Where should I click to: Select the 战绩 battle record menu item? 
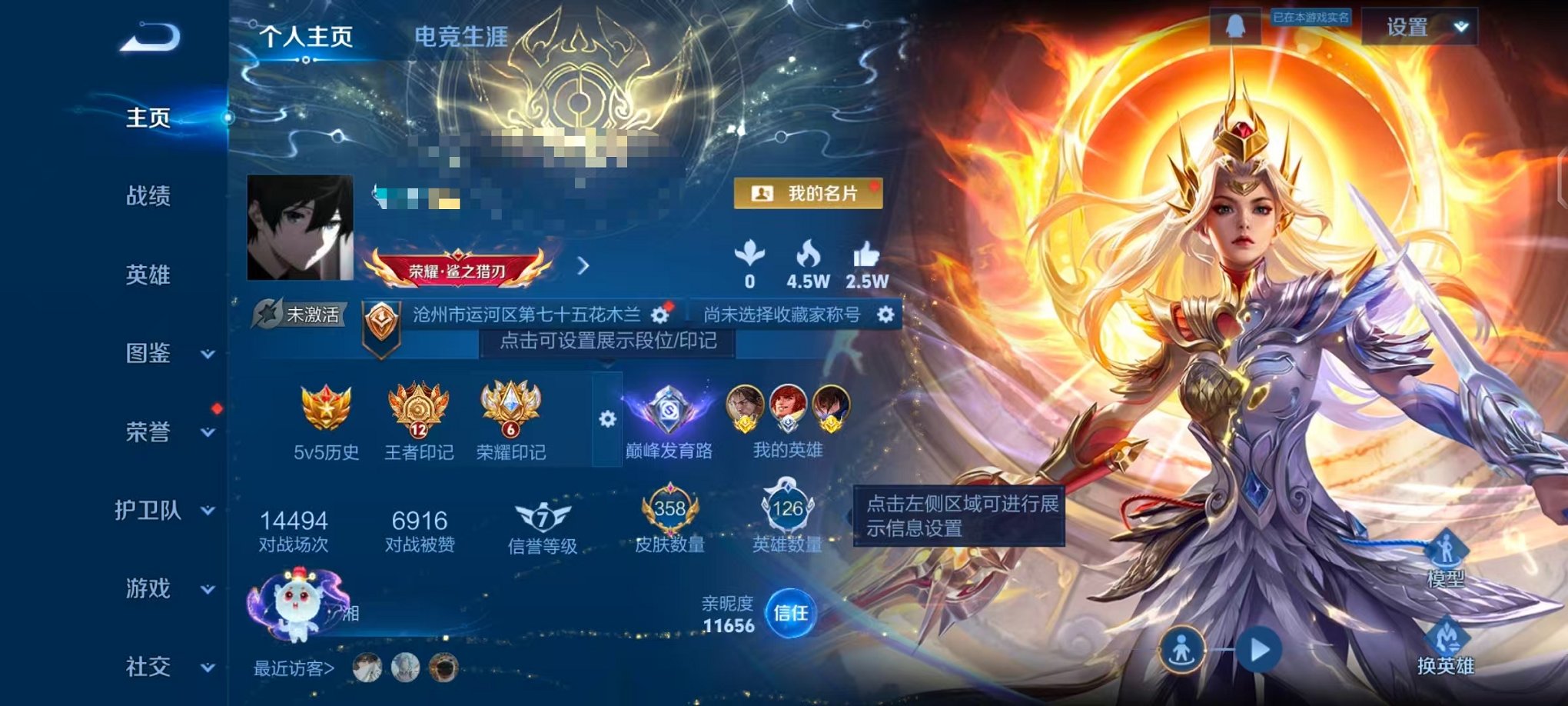click(x=149, y=197)
